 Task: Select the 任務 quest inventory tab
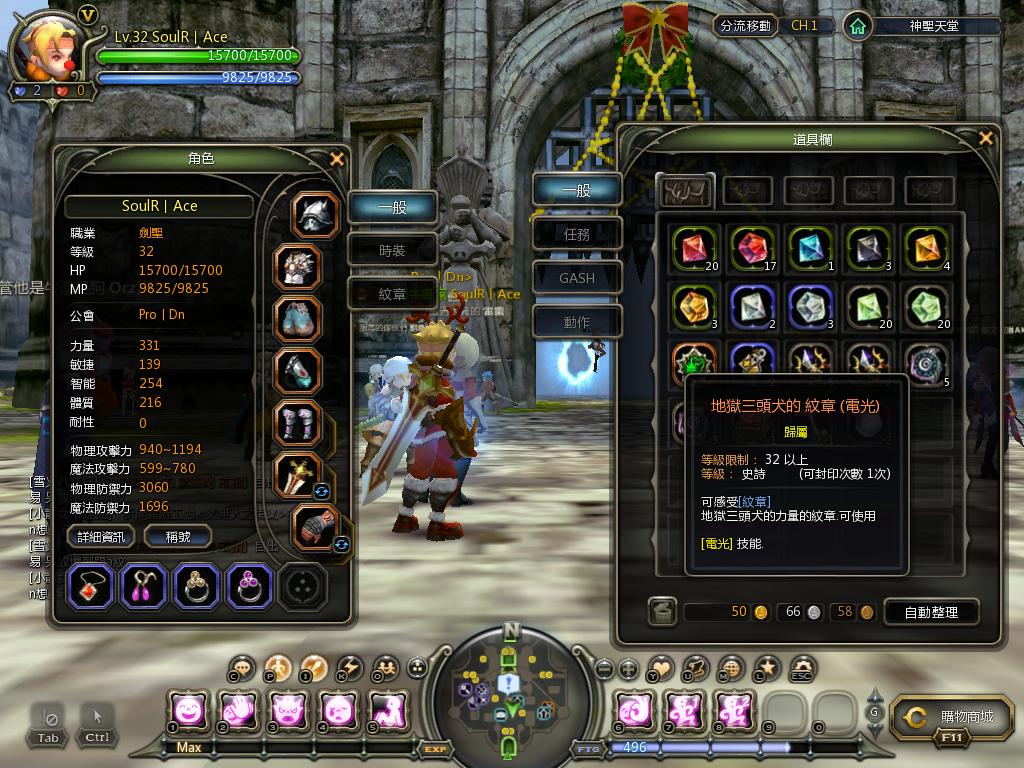(577, 234)
